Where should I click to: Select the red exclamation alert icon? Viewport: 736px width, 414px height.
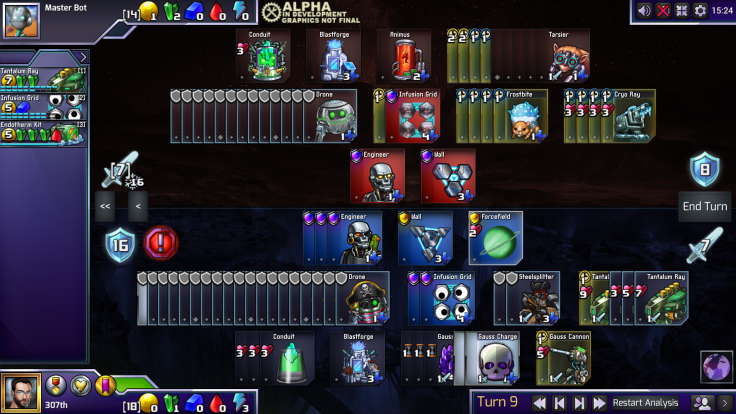tap(161, 242)
